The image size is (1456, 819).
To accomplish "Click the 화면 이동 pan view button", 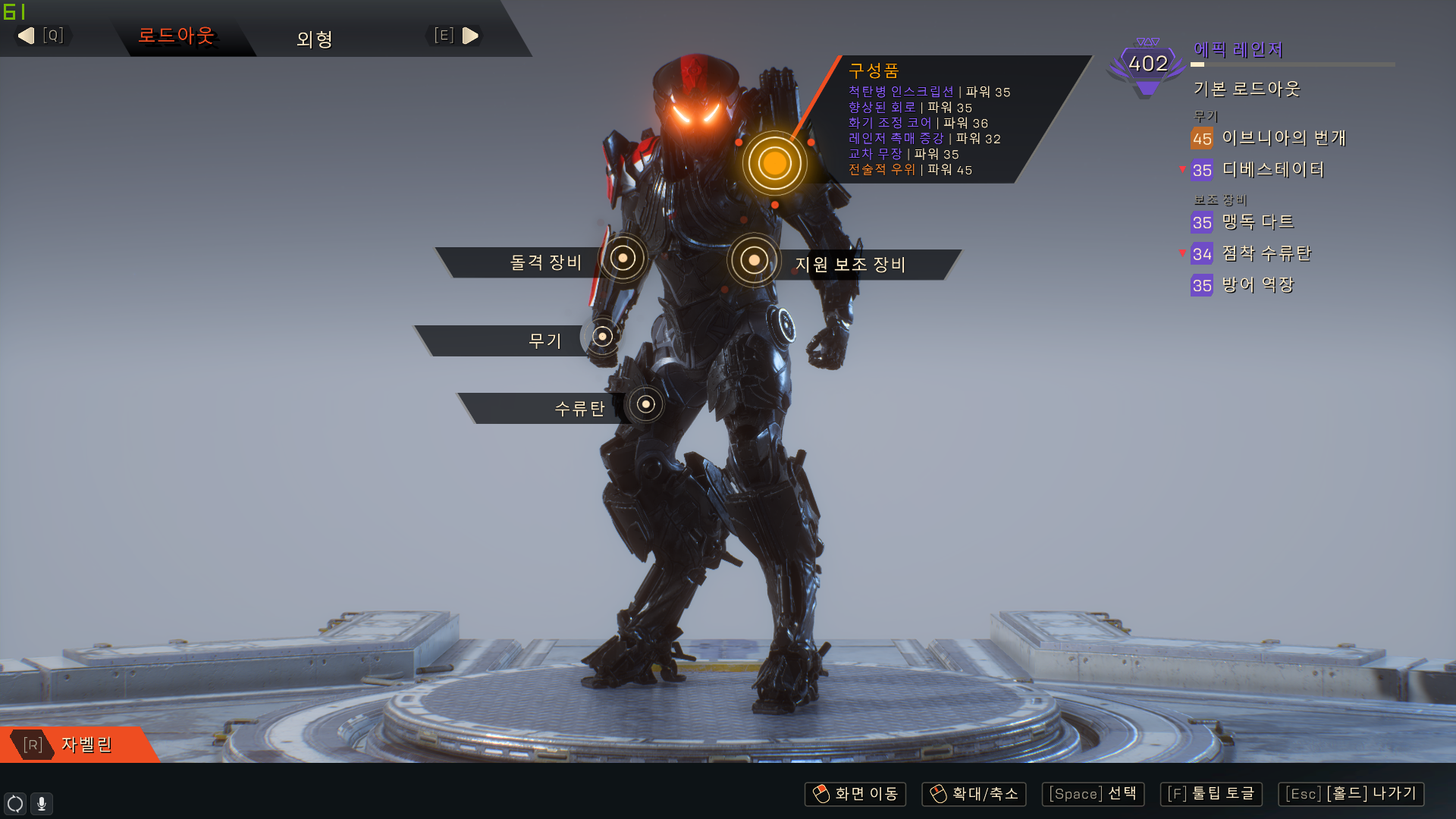I will coord(855,794).
